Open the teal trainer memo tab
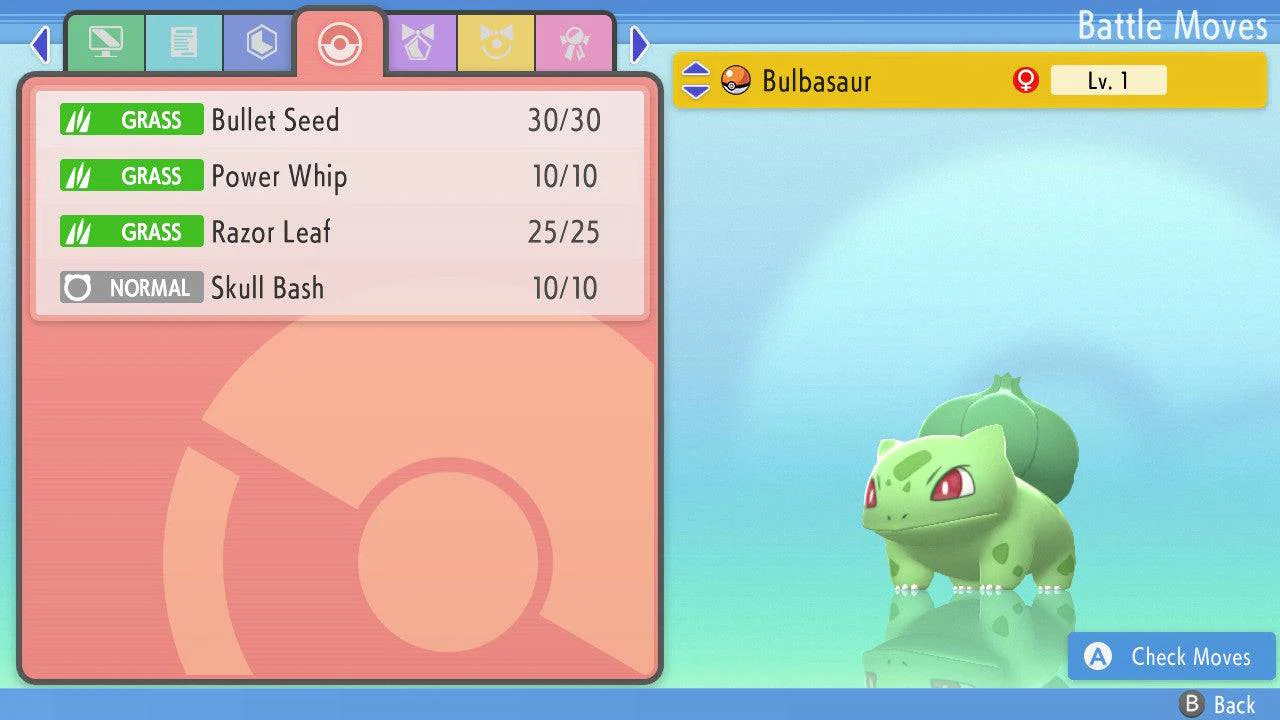Viewport: 1280px width, 720px height. coord(184,43)
